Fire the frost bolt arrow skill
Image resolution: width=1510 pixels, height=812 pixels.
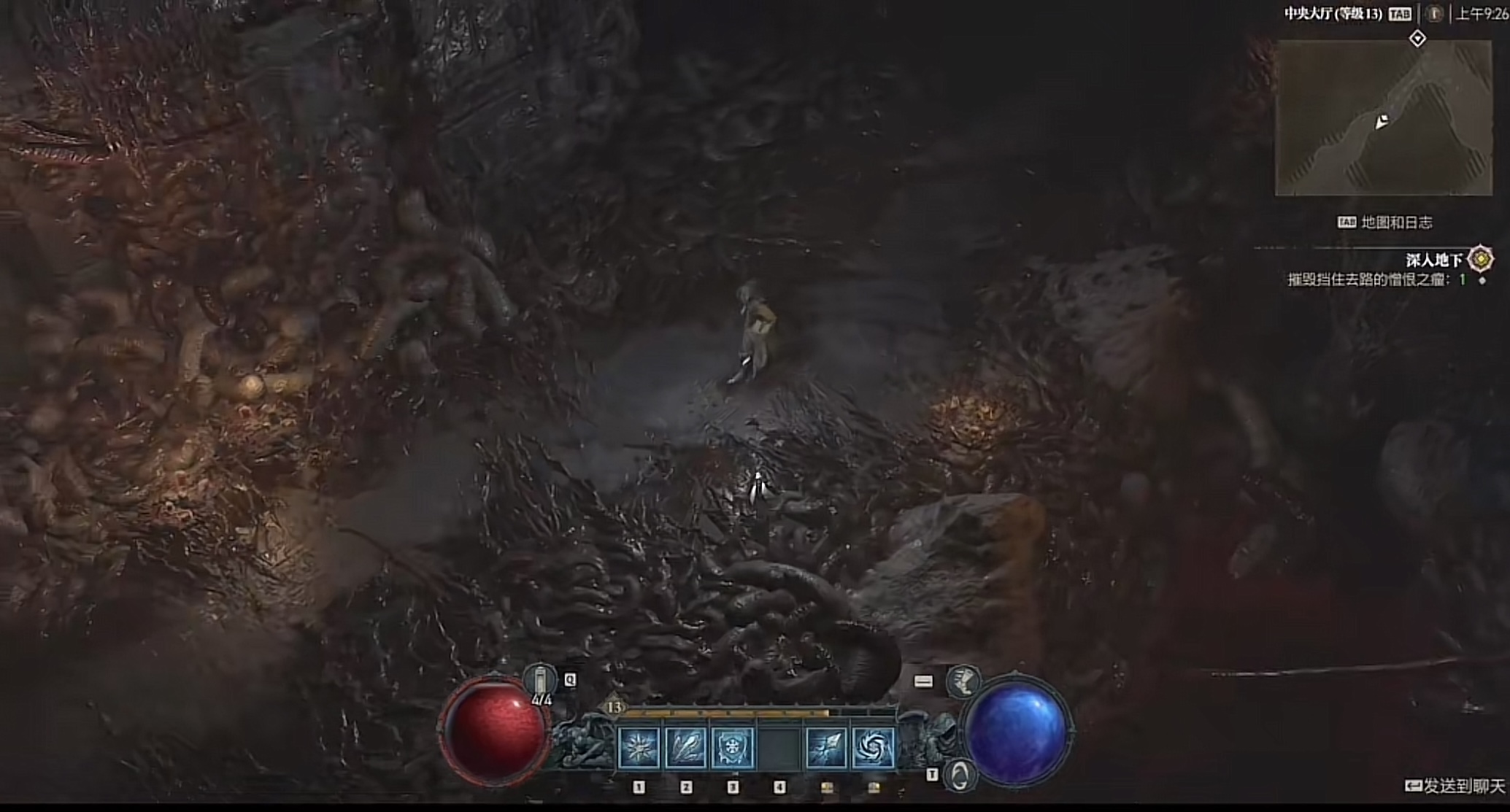point(826,747)
